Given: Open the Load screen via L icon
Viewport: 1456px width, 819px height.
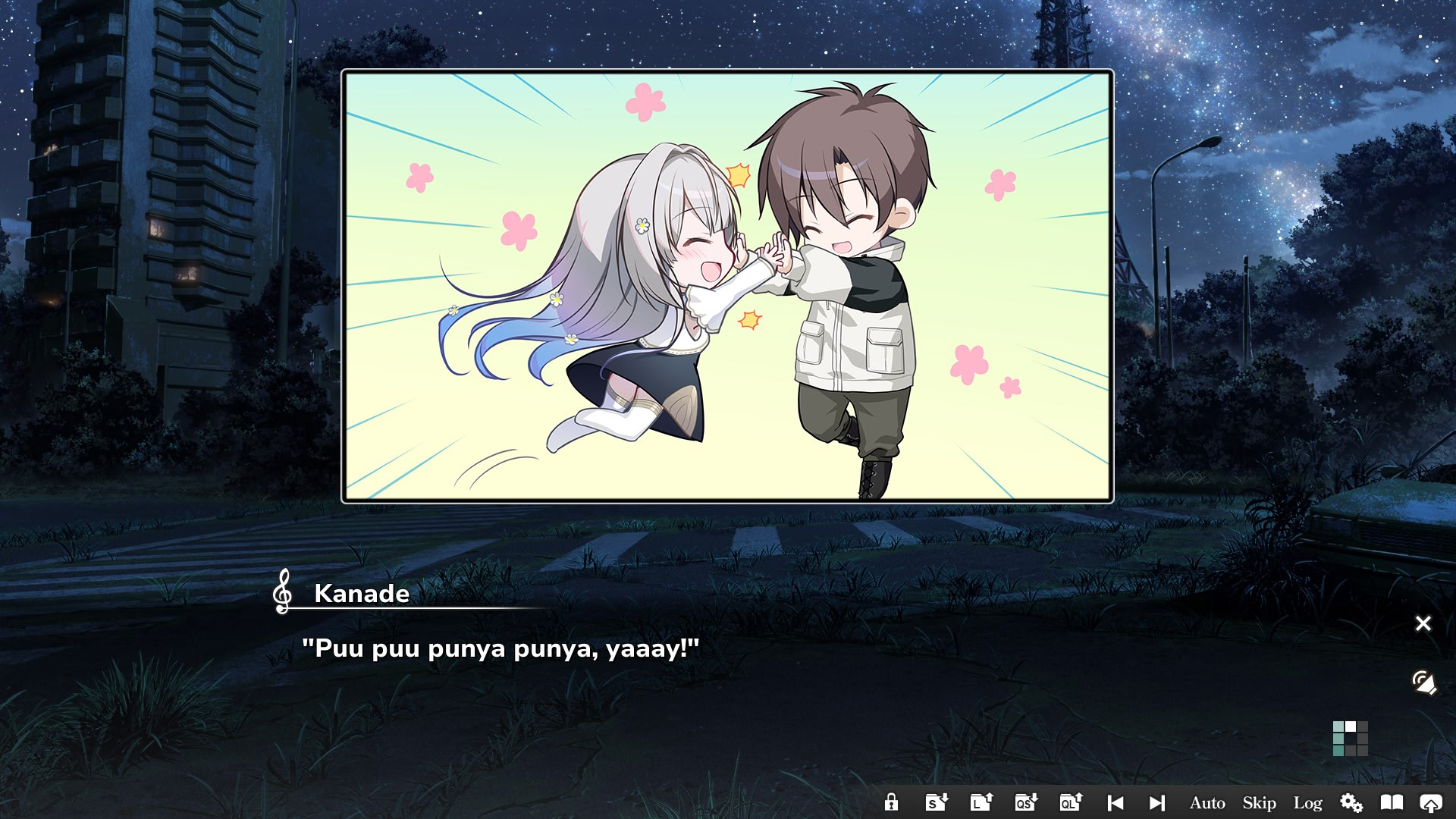Looking at the screenshot, I should click(x=981, y=802).
